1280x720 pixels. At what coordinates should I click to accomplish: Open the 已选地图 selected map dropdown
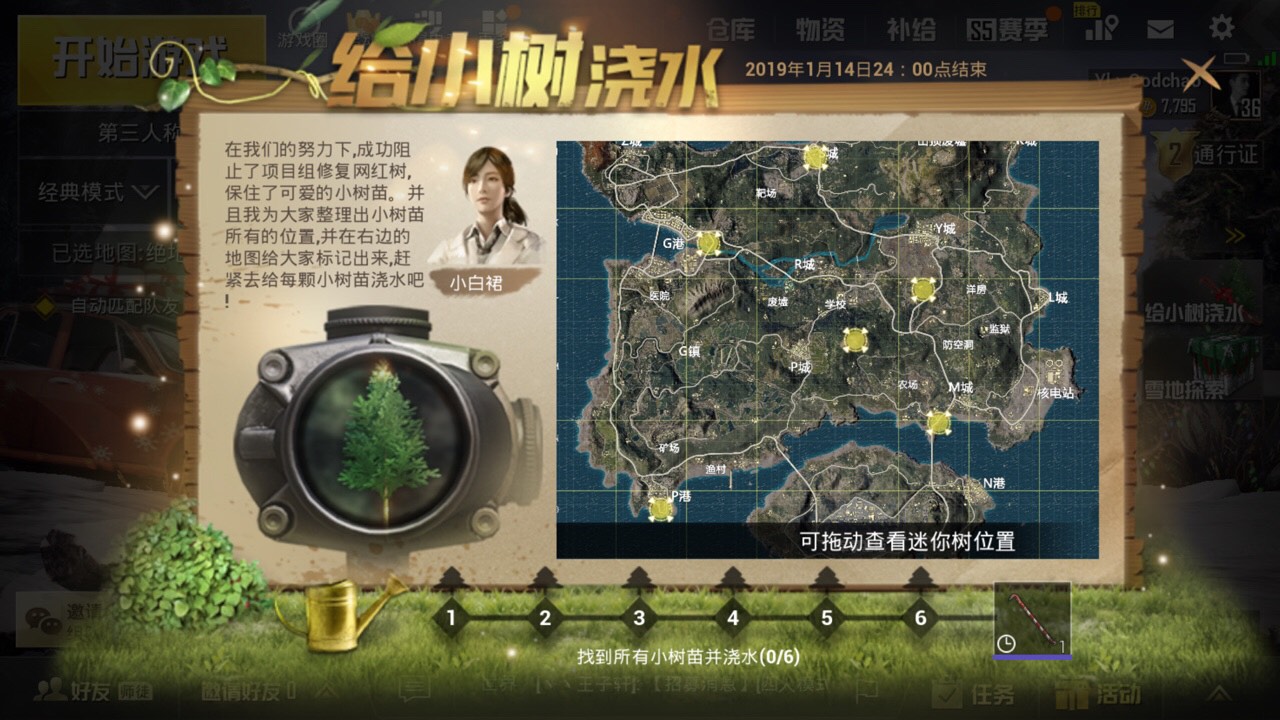115,250
